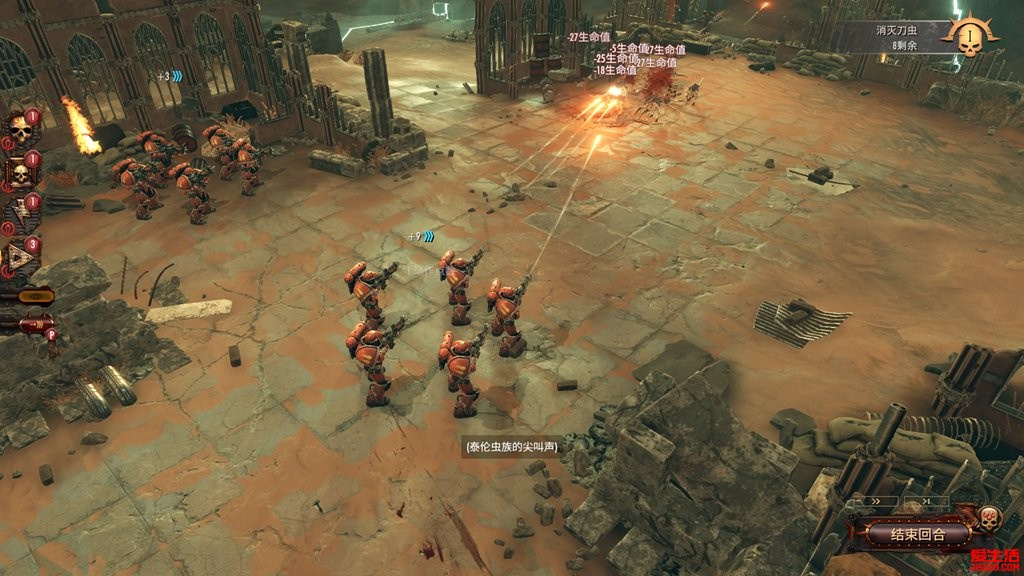1024x576 pixels.
Task: Choose the framed skull ability icon
Action: (18, 173)
